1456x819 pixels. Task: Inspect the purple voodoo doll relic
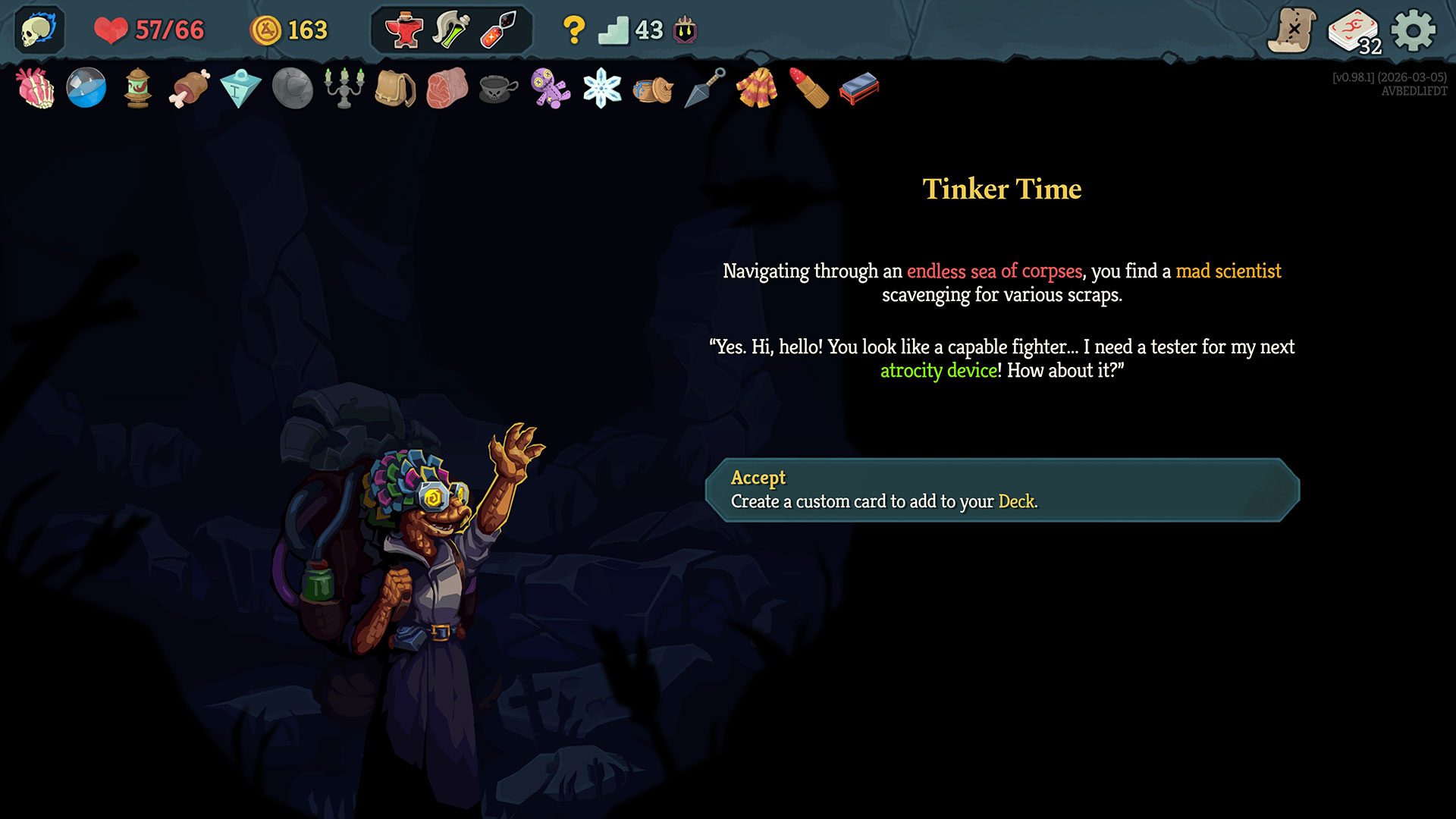click(x=551, y=89)
